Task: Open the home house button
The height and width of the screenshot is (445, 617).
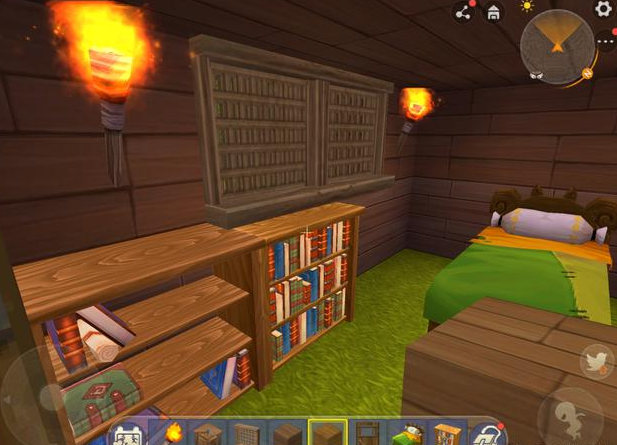Action: 493,12
